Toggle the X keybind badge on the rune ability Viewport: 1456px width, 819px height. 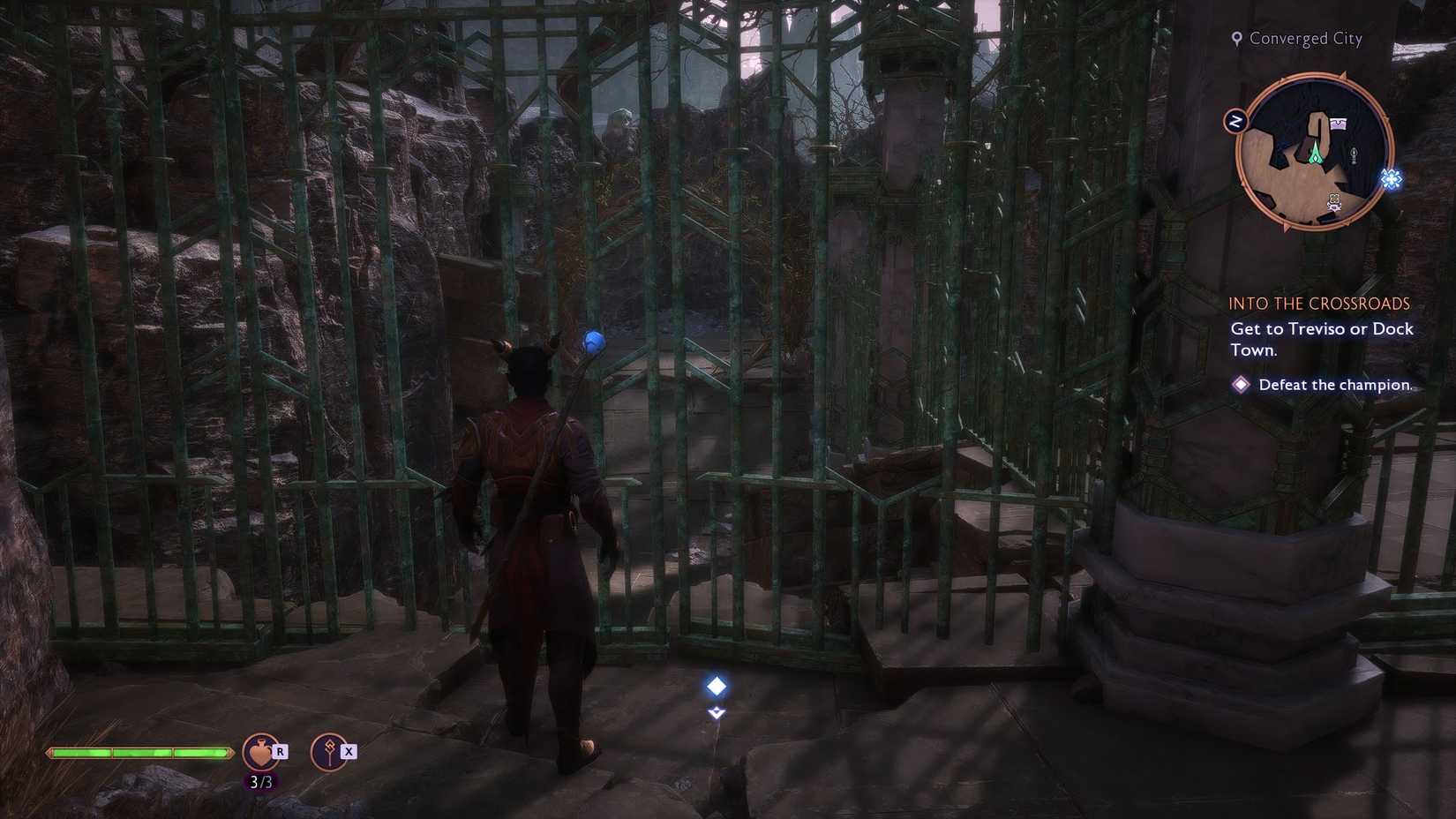pyautogui.click(x=349, y=752)
